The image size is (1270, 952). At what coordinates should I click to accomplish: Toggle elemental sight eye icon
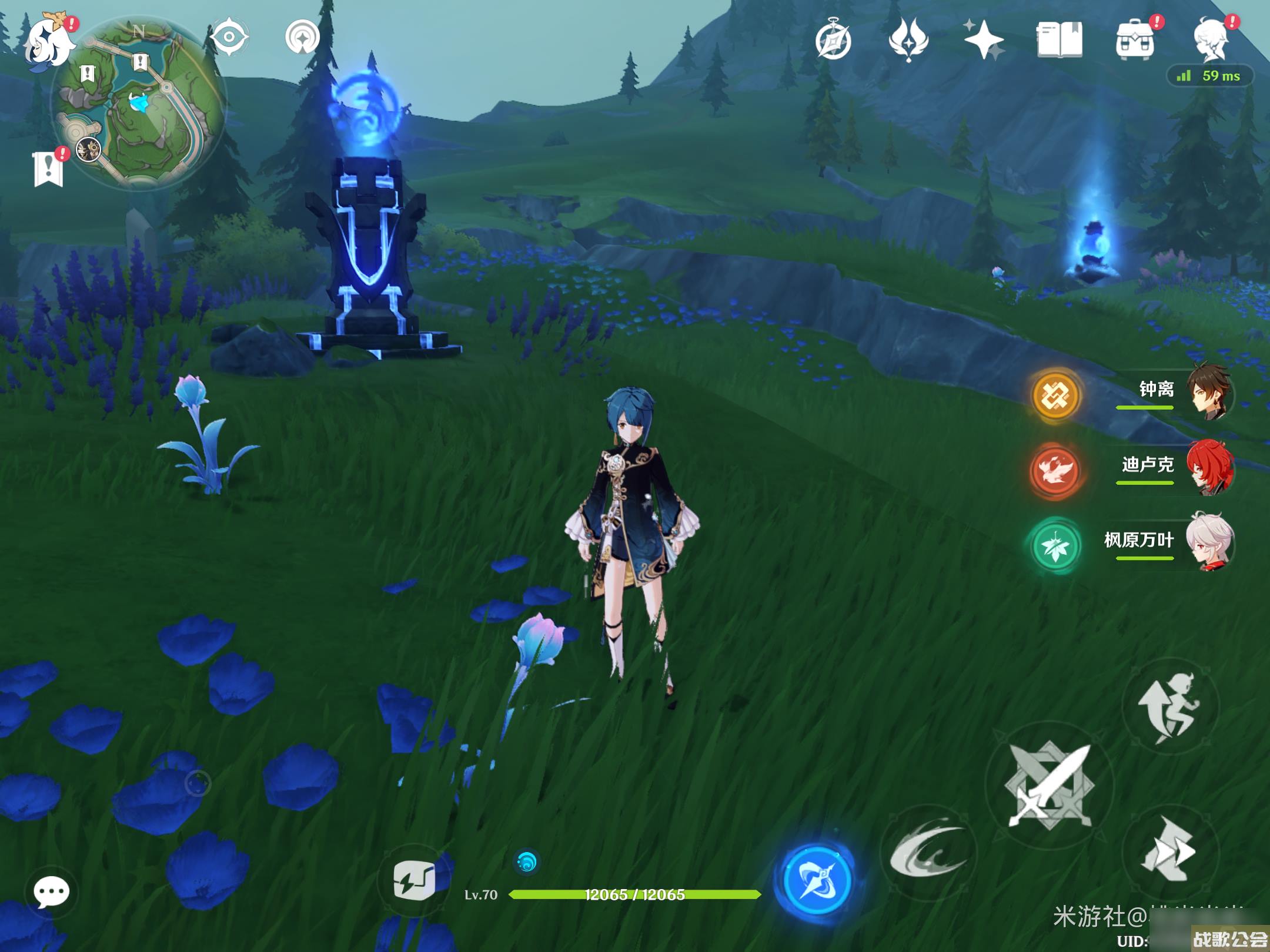point(229,38)
